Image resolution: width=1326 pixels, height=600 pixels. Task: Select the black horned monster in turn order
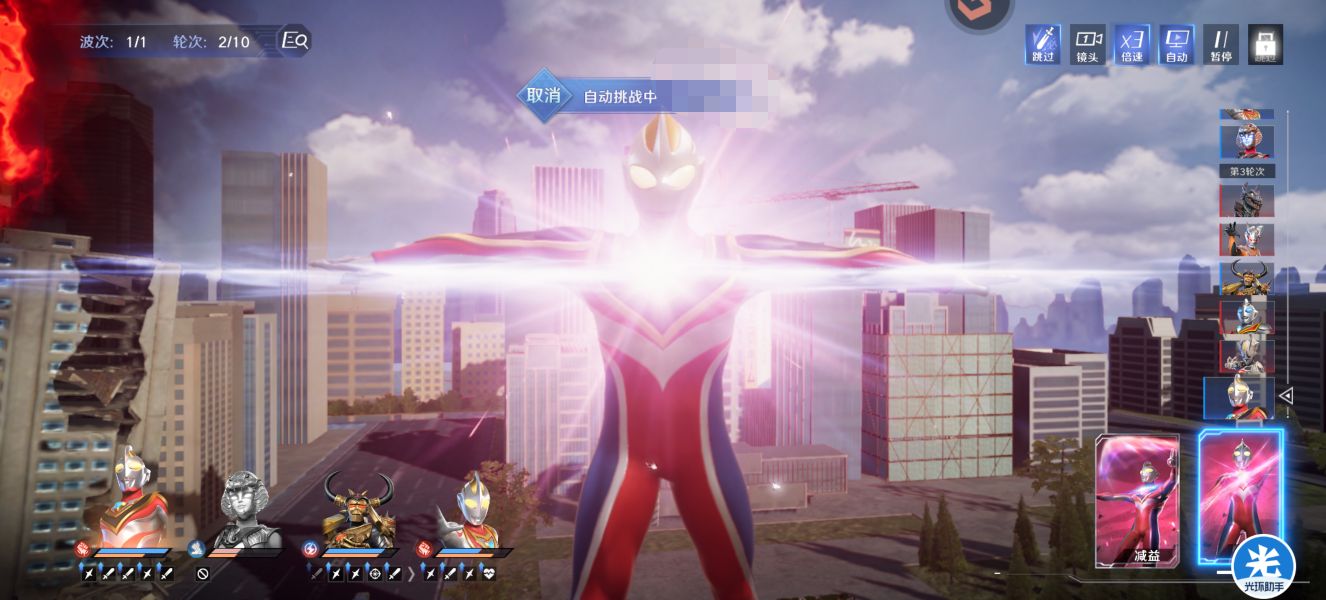1246,200
